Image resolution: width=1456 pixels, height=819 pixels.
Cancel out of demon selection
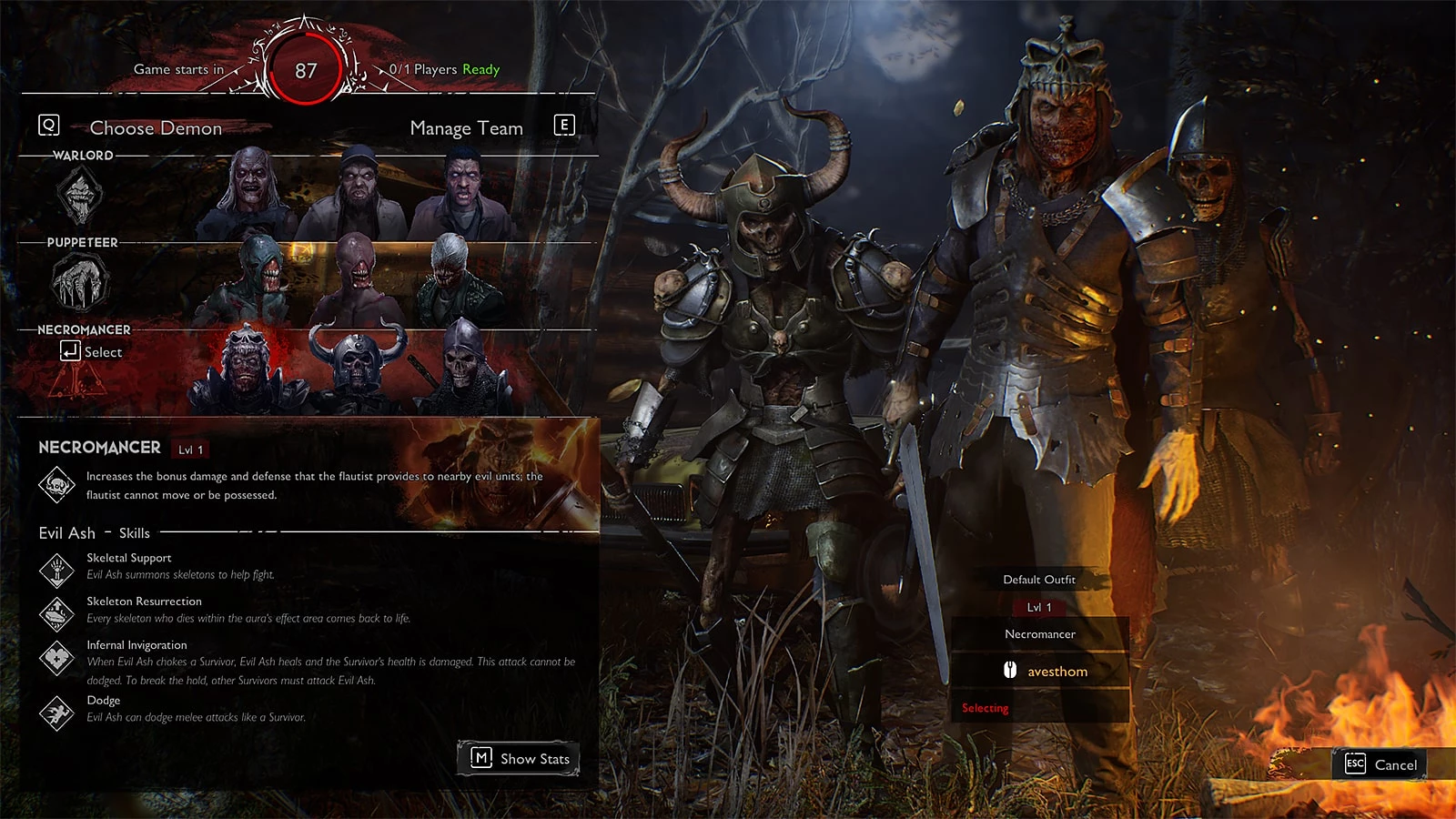[x=1383, y=764]
